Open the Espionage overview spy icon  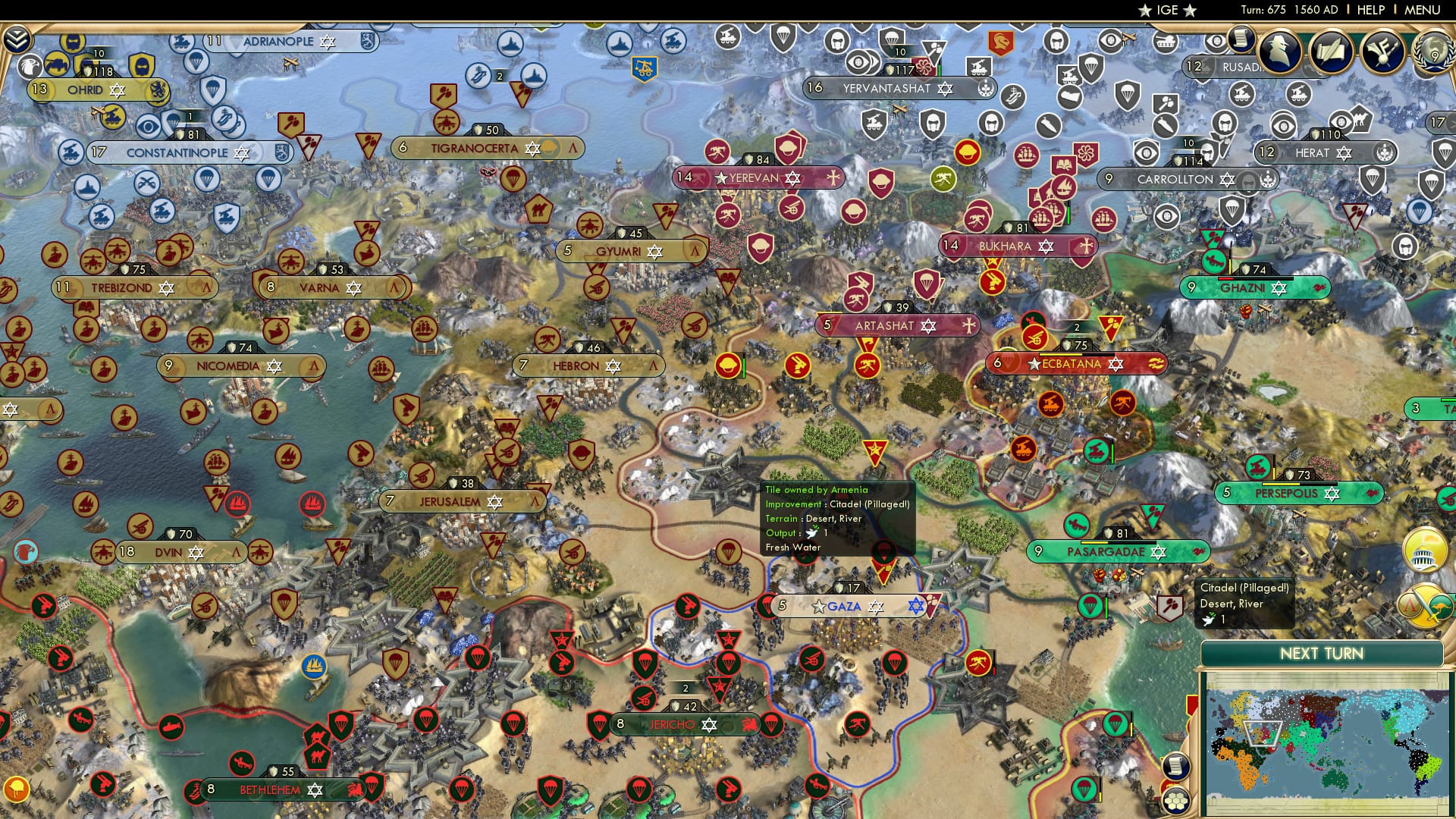click(x=1279, y=53)
